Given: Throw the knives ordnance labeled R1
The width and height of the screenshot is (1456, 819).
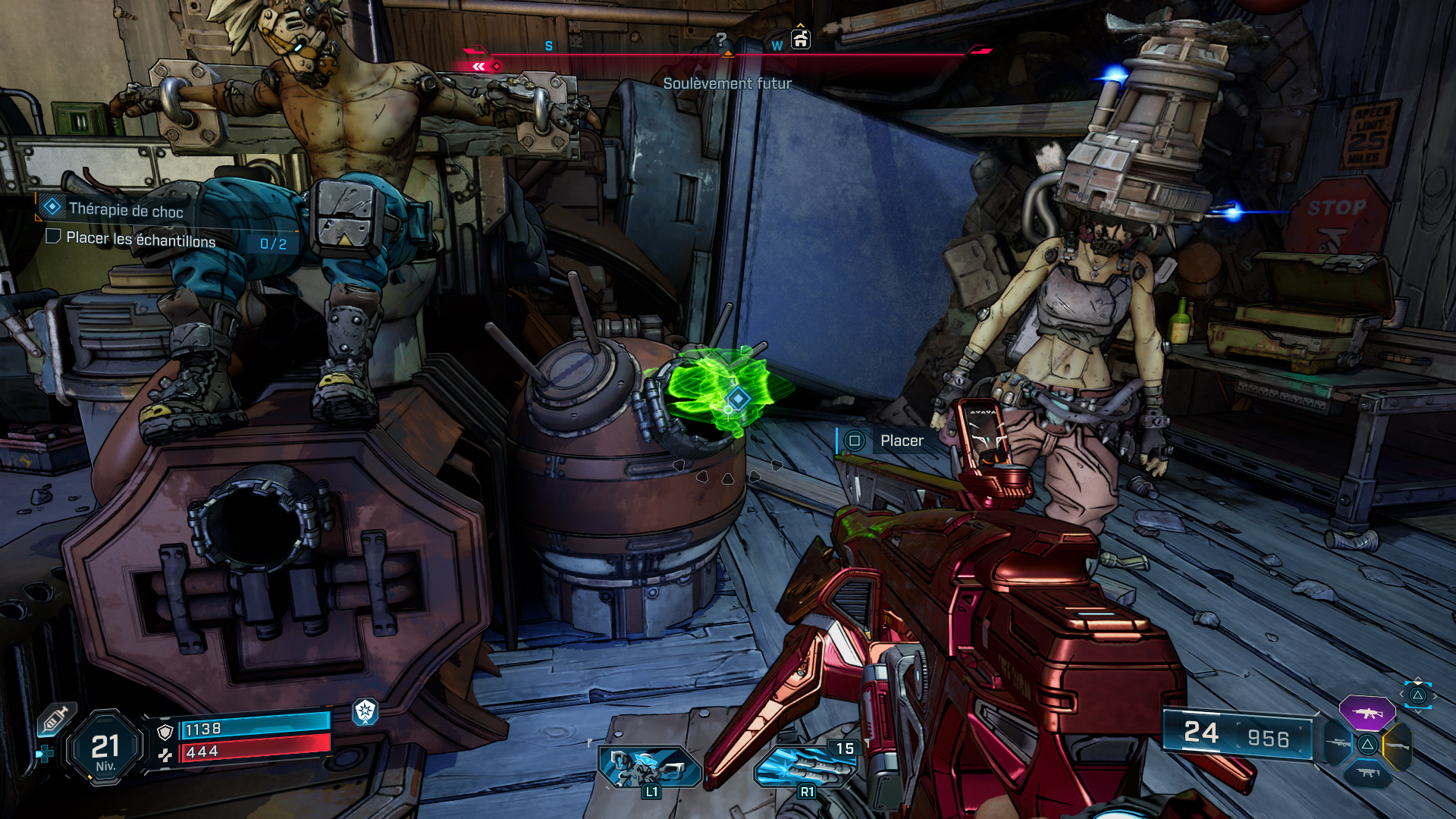Looking at the screenshot, I should tap(805, 764).
